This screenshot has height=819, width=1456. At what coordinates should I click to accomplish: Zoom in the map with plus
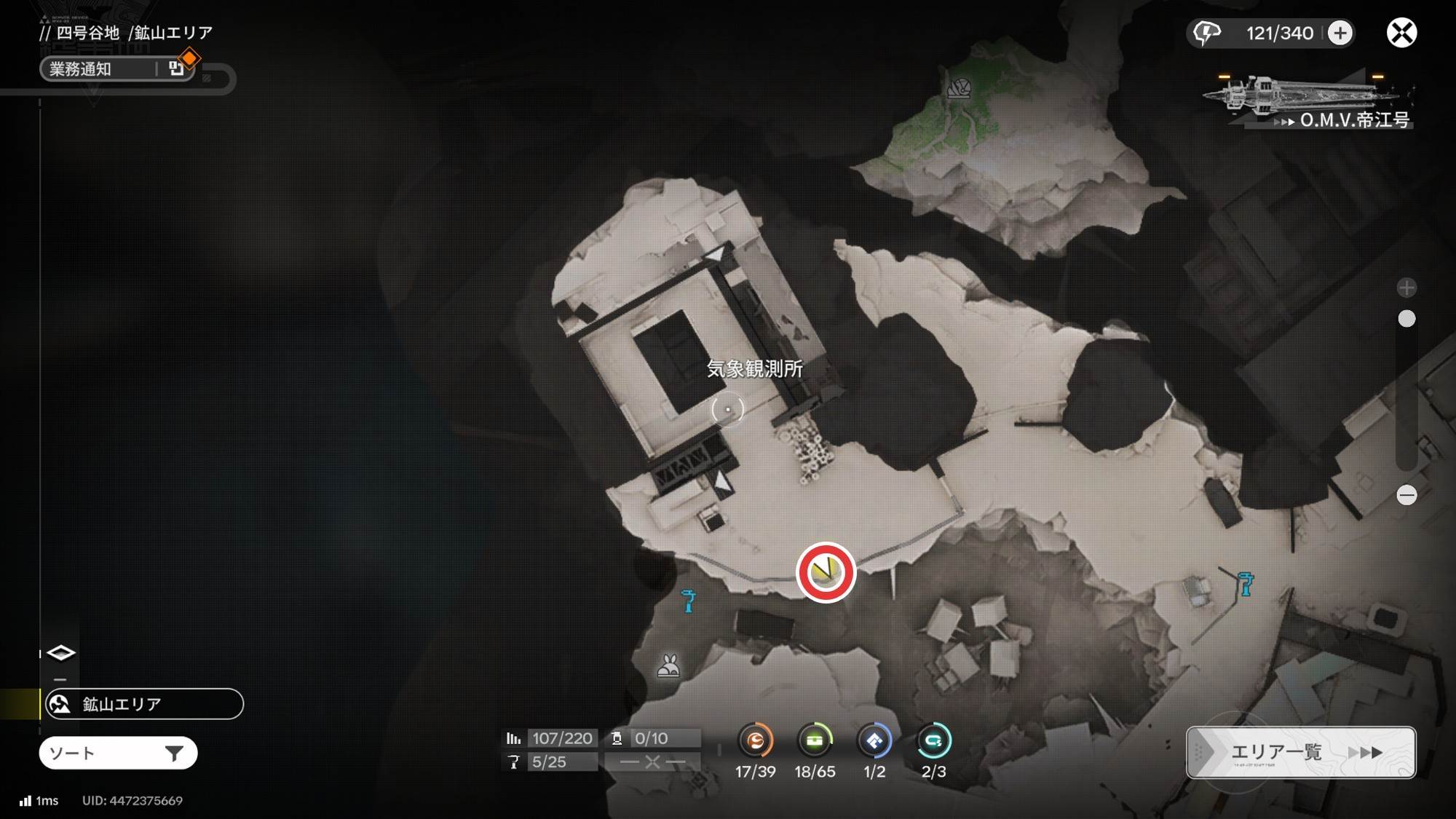(x=1406, y=288)
